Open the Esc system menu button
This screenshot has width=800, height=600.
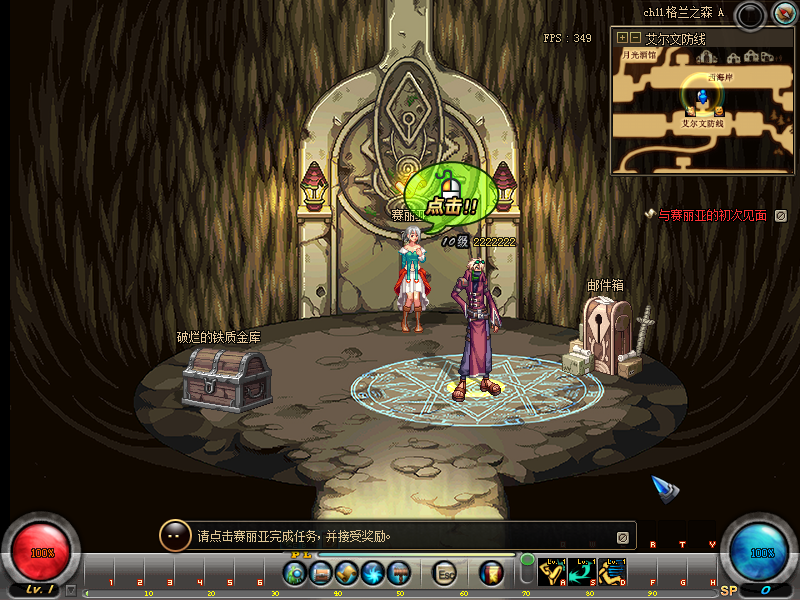click(446, 574)
